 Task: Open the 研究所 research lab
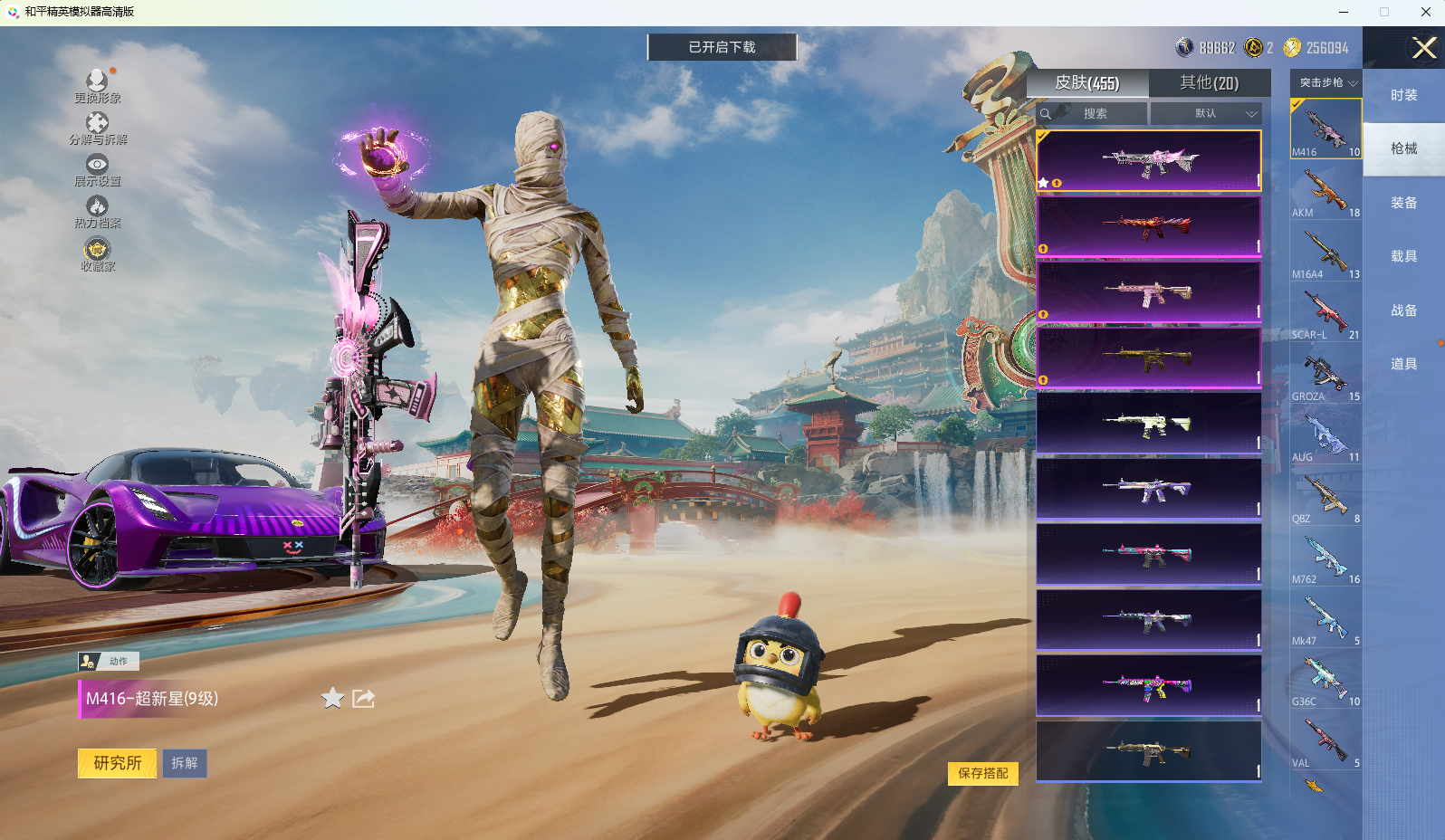point(117,763)
